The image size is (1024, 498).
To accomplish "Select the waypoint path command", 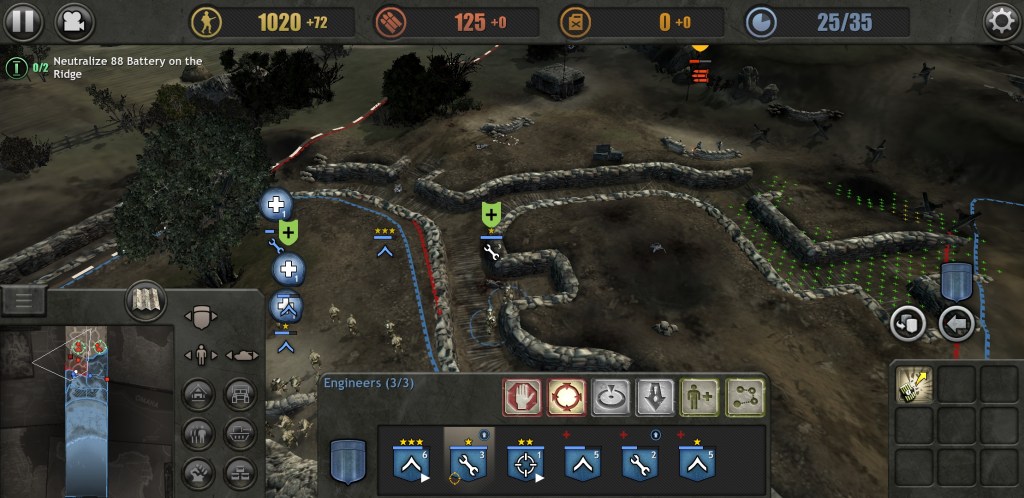I will pyautogui.click(x=744, y=395).
